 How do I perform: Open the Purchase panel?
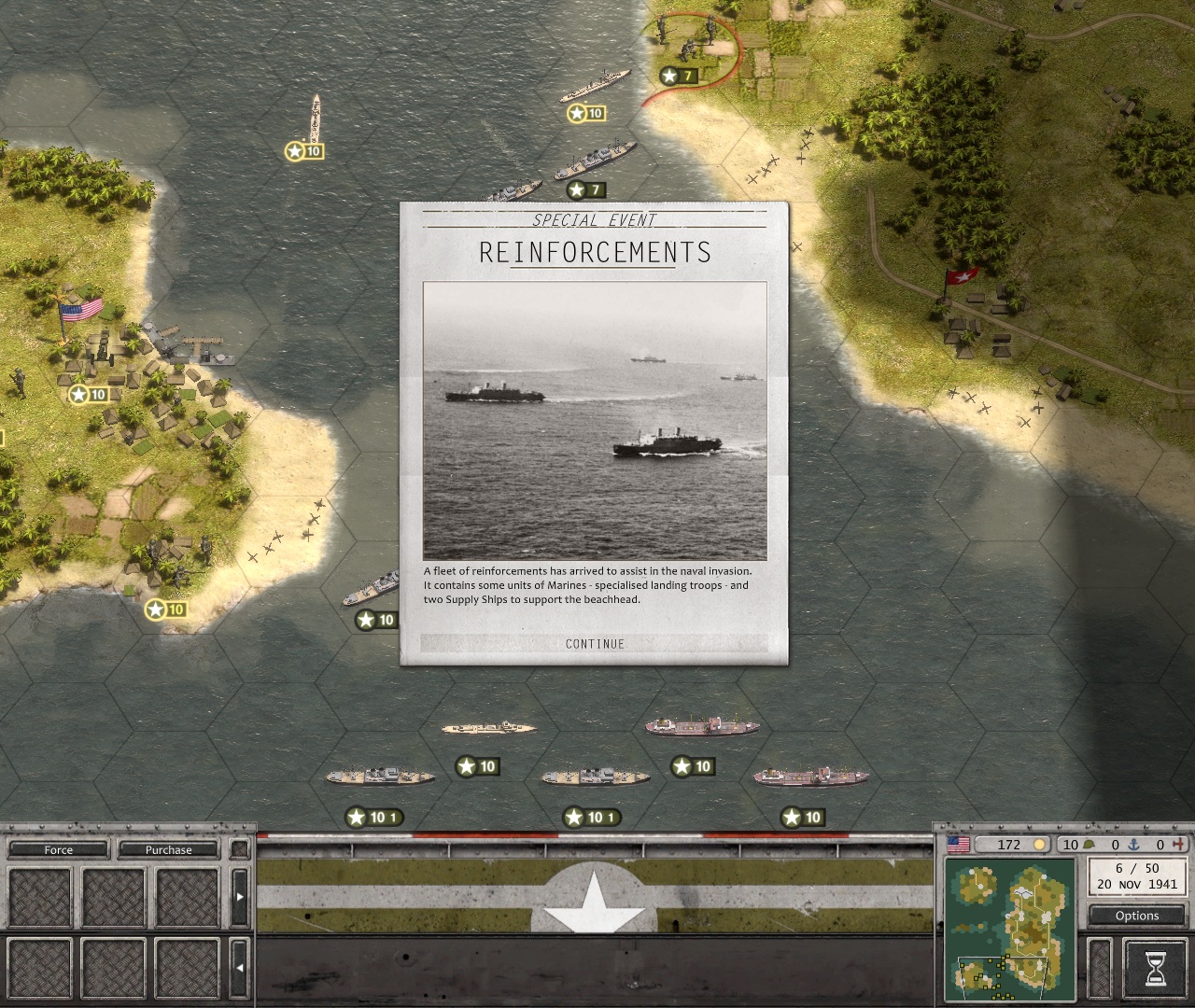coord(168,850)
